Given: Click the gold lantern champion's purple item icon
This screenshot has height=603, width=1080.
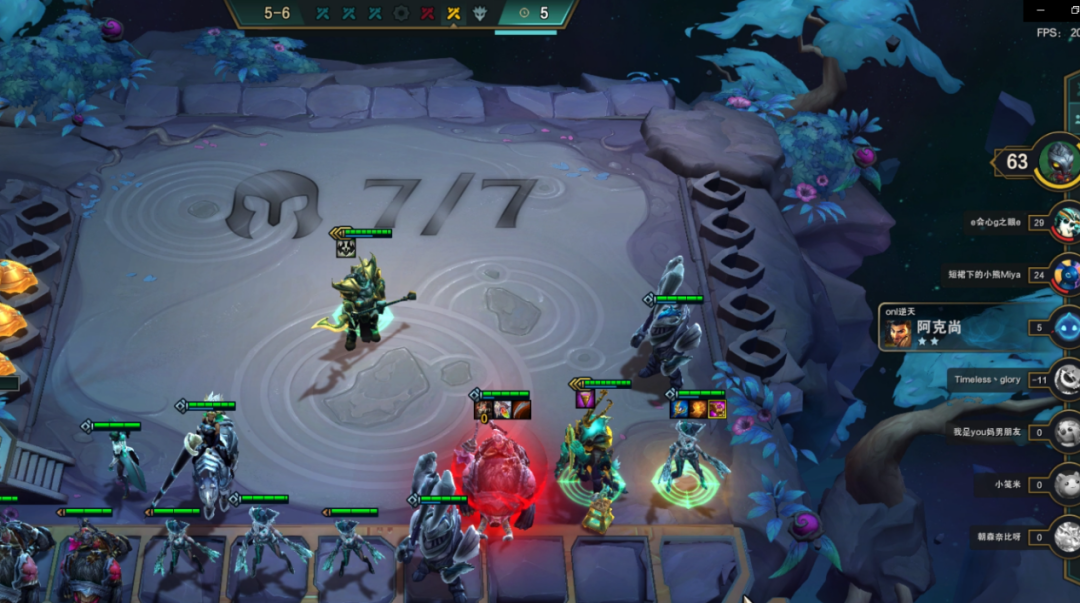Looking at the screenshot, I should (585, 399).
